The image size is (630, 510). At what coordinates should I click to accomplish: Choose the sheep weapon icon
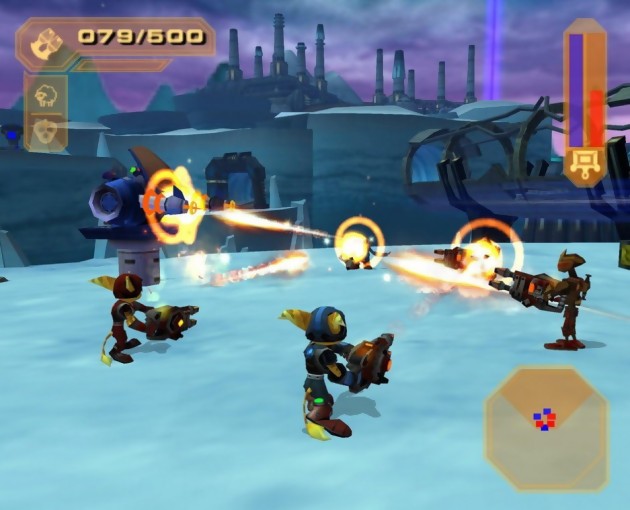46,95
